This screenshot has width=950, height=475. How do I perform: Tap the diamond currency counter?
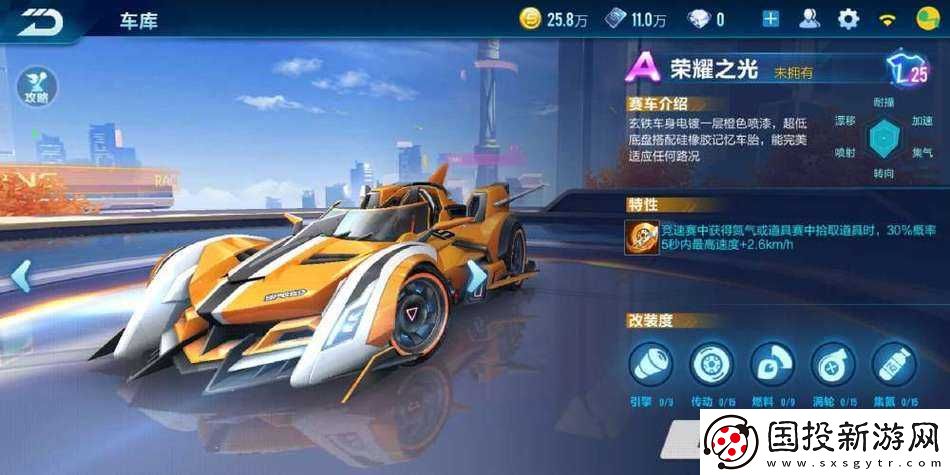pos(707,19)
